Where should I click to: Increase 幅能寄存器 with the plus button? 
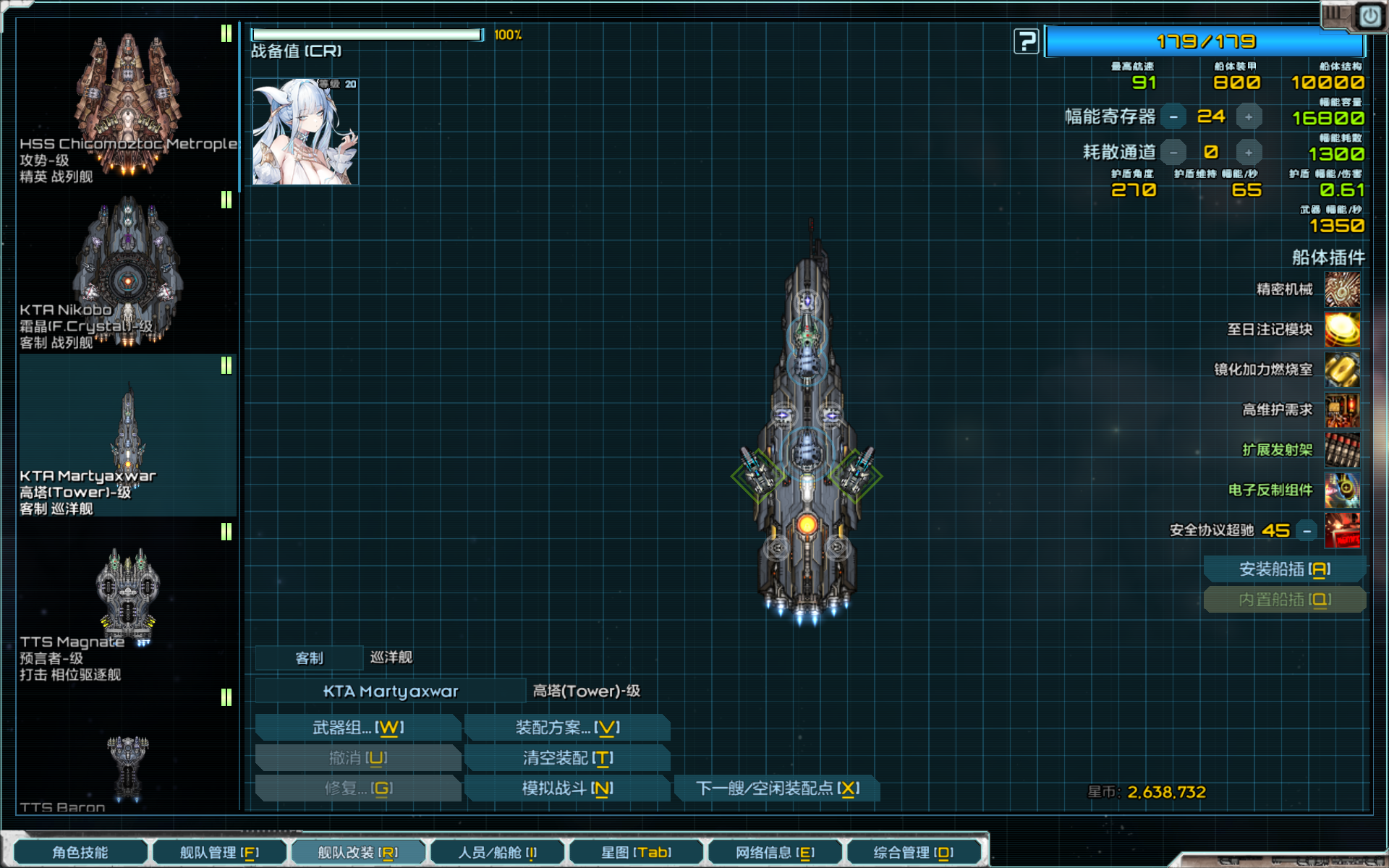tap(1249, 116)
